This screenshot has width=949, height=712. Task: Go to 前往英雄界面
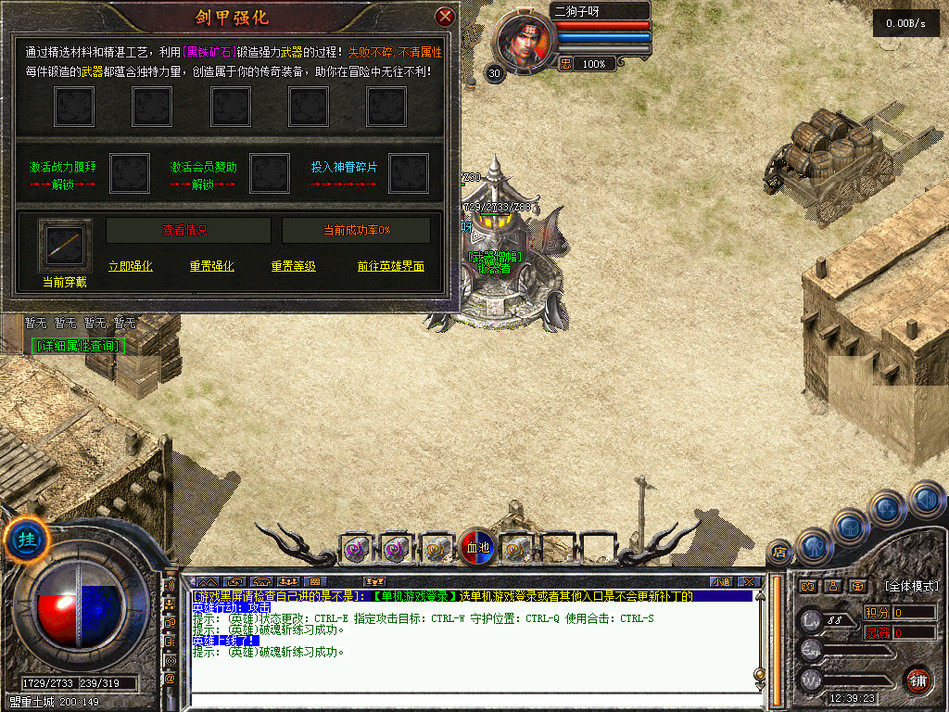(x=390, y=266)
